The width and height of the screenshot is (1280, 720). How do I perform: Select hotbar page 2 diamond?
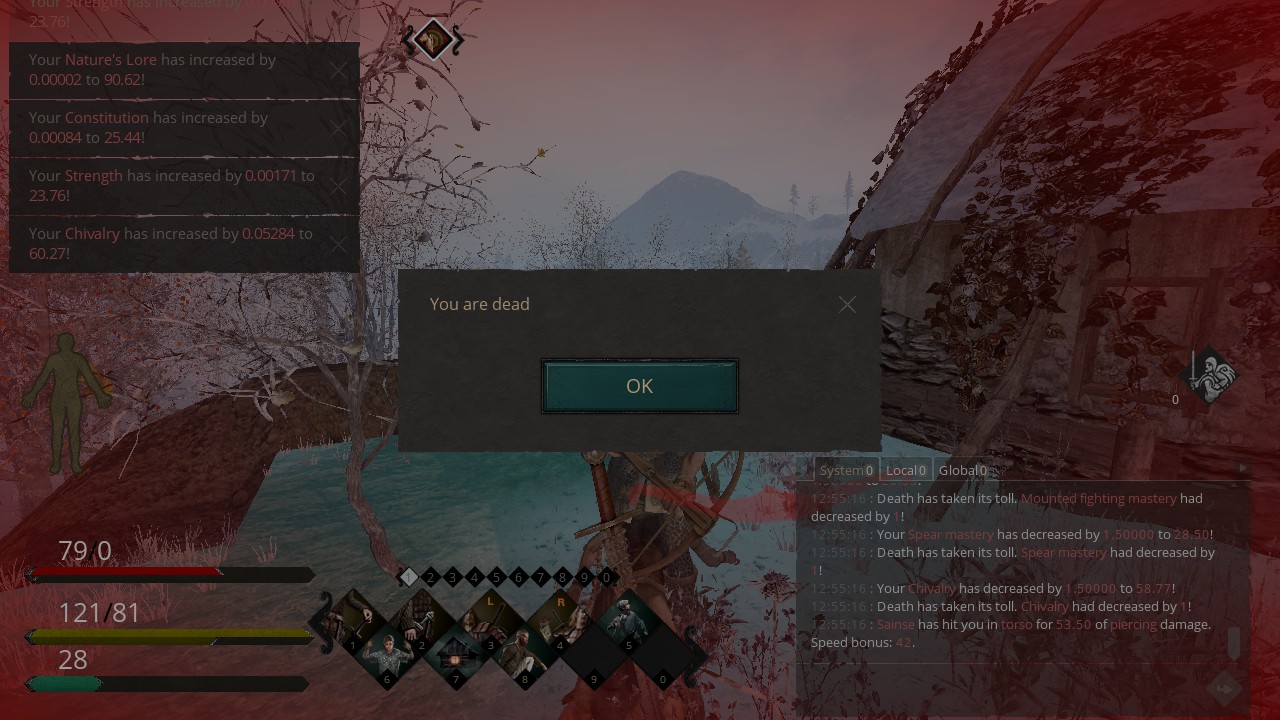[x=430, y=577]
